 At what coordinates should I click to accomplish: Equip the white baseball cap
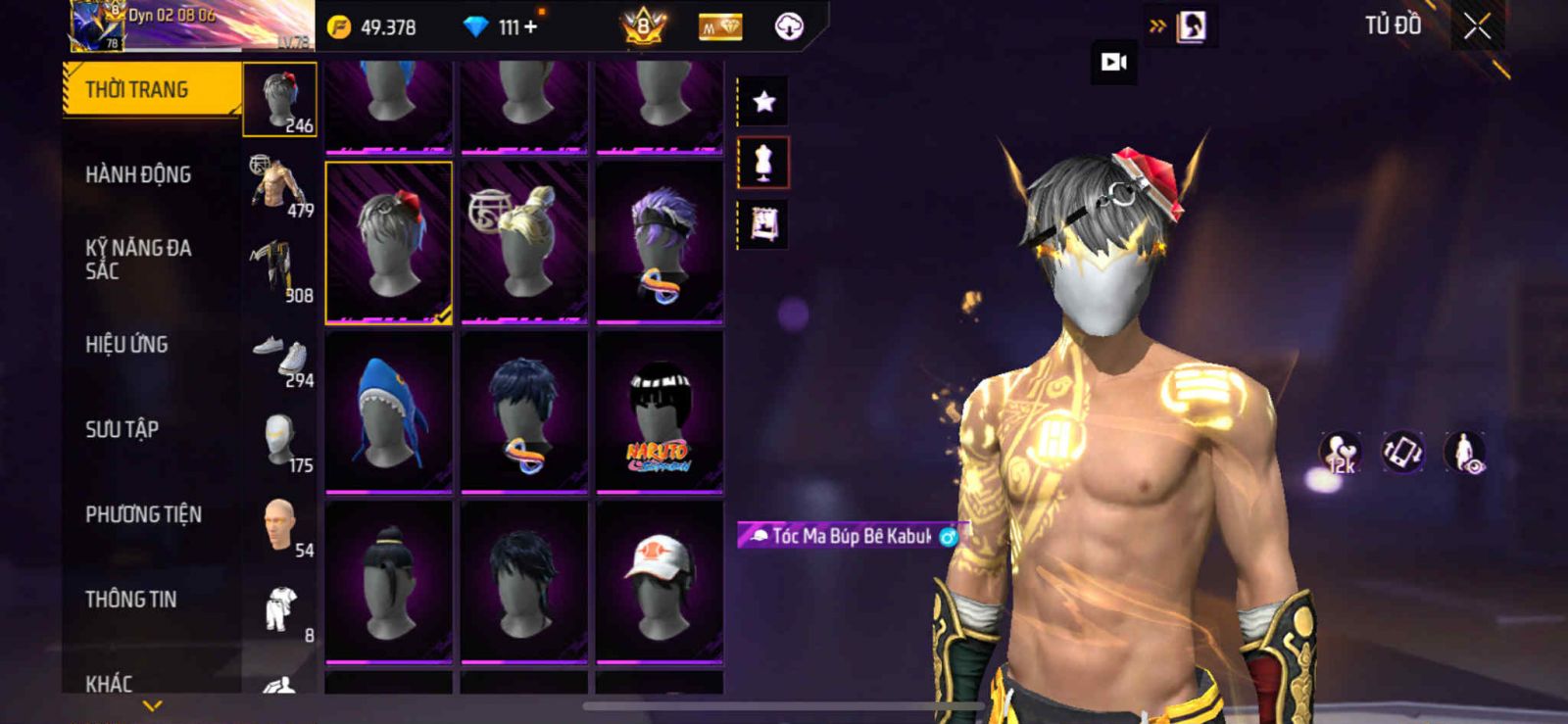click(x=660, y=581)
